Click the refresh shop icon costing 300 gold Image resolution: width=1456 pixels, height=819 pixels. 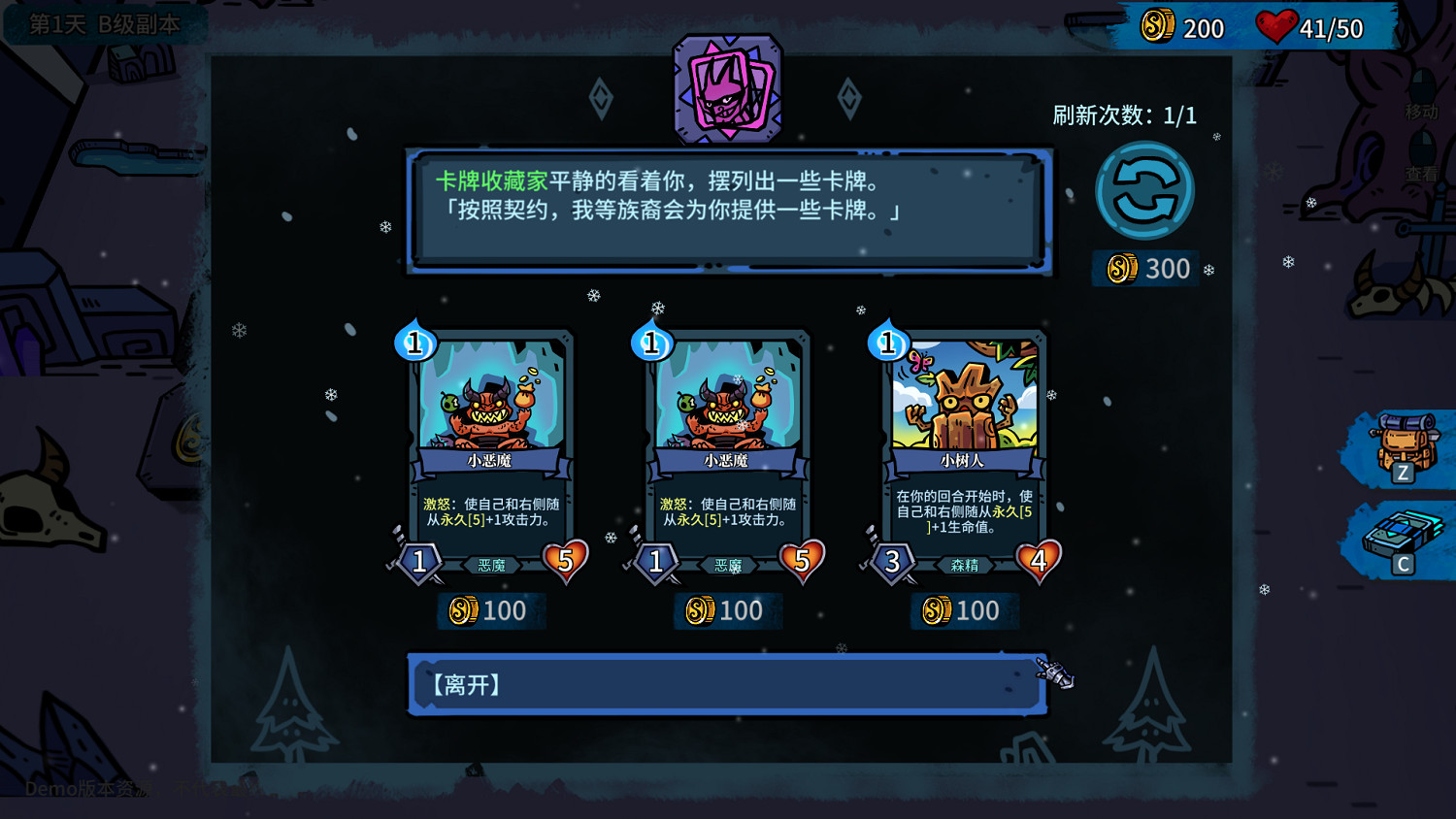tap(1145, 189)
